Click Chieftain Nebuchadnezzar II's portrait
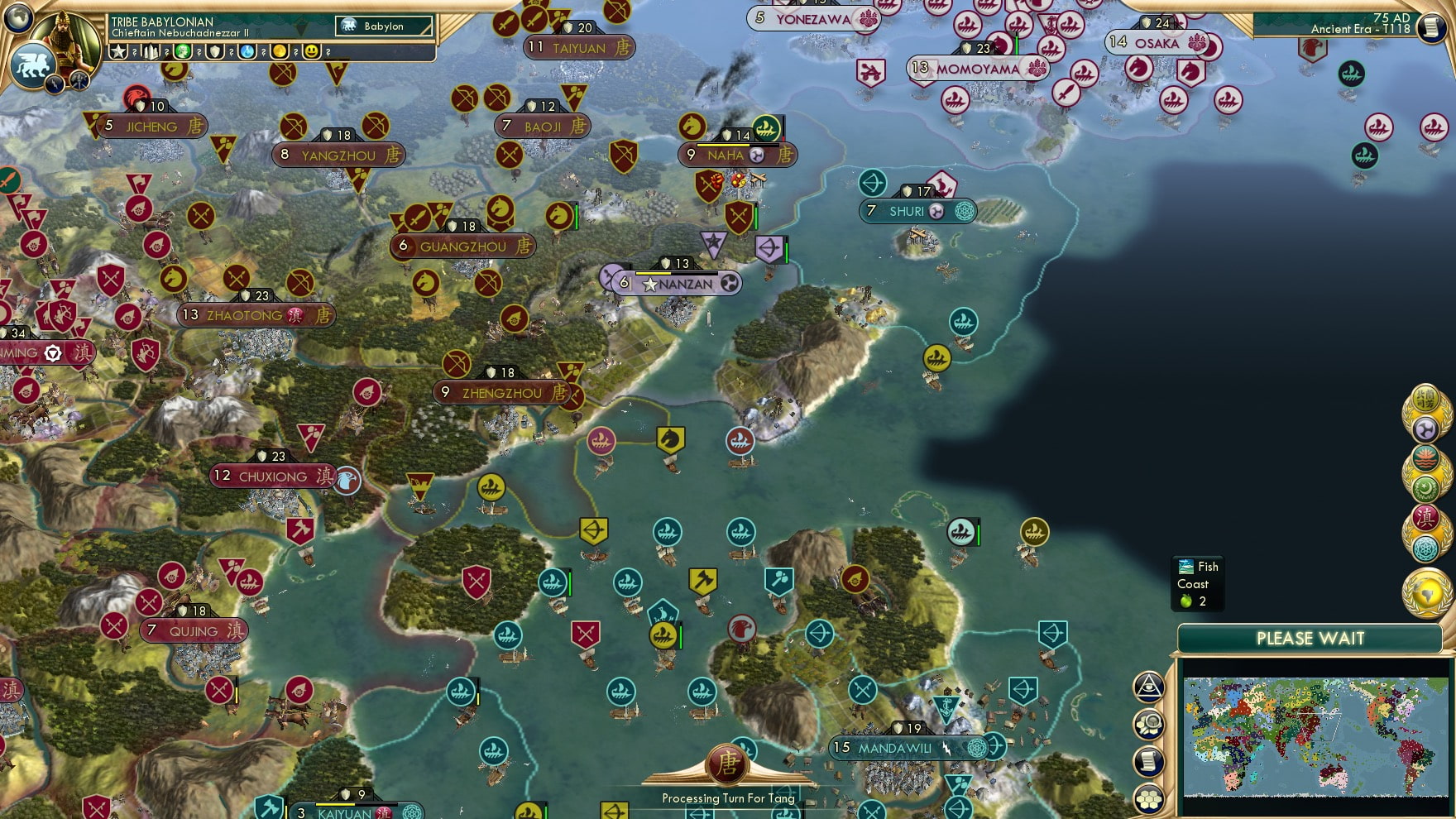Image resolution: width=1456 pixels, height=819 pixels. [x=66, y=37]
